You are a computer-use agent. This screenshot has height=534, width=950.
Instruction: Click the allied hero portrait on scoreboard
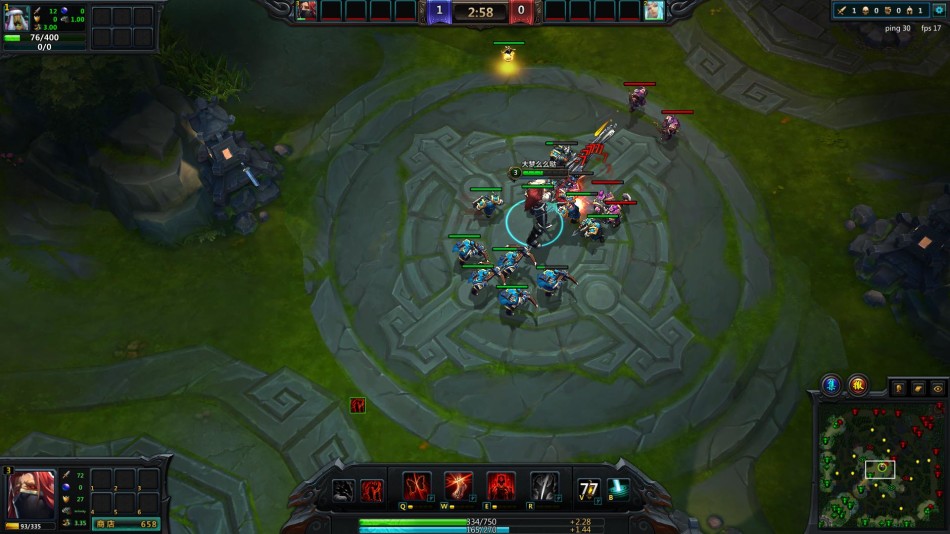(308, 10)
